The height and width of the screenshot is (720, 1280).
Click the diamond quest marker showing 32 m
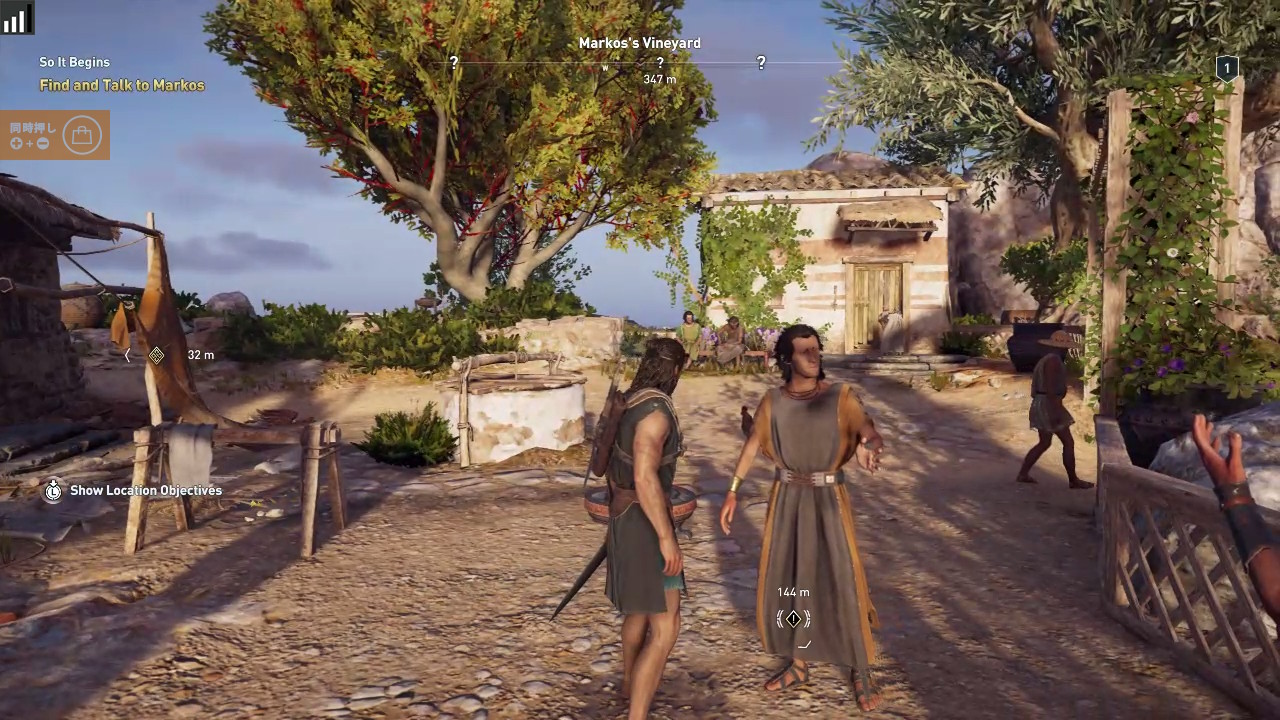[x=157, y=355]
